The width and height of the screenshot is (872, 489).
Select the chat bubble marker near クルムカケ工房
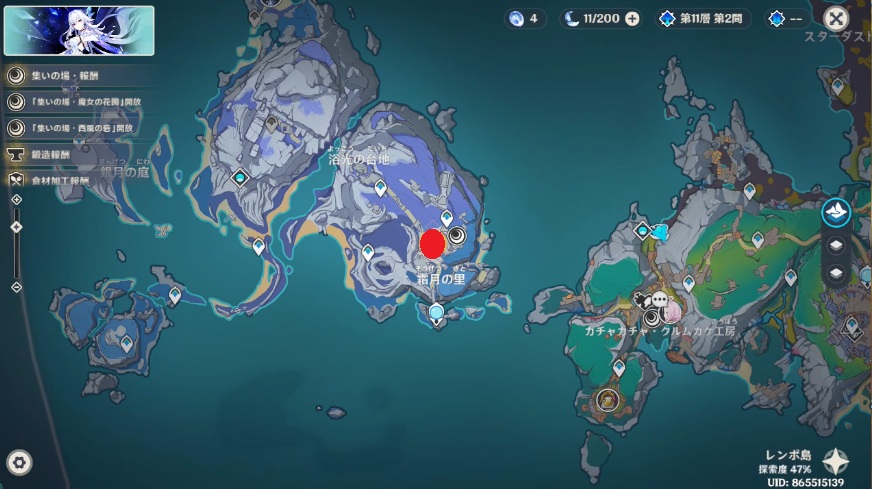point(660,299)
